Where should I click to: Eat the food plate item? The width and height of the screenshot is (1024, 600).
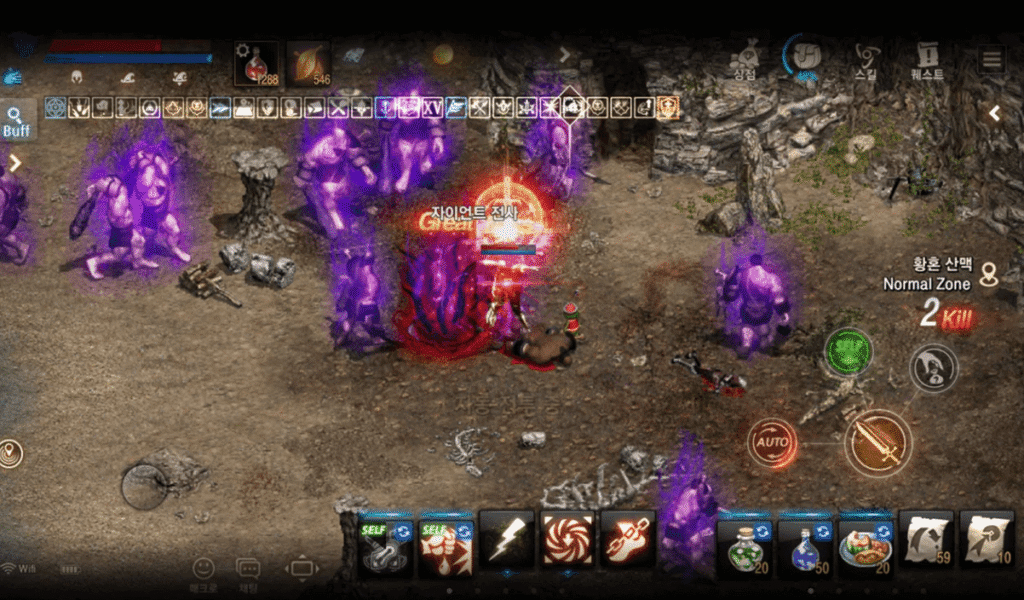click(866, 545)
